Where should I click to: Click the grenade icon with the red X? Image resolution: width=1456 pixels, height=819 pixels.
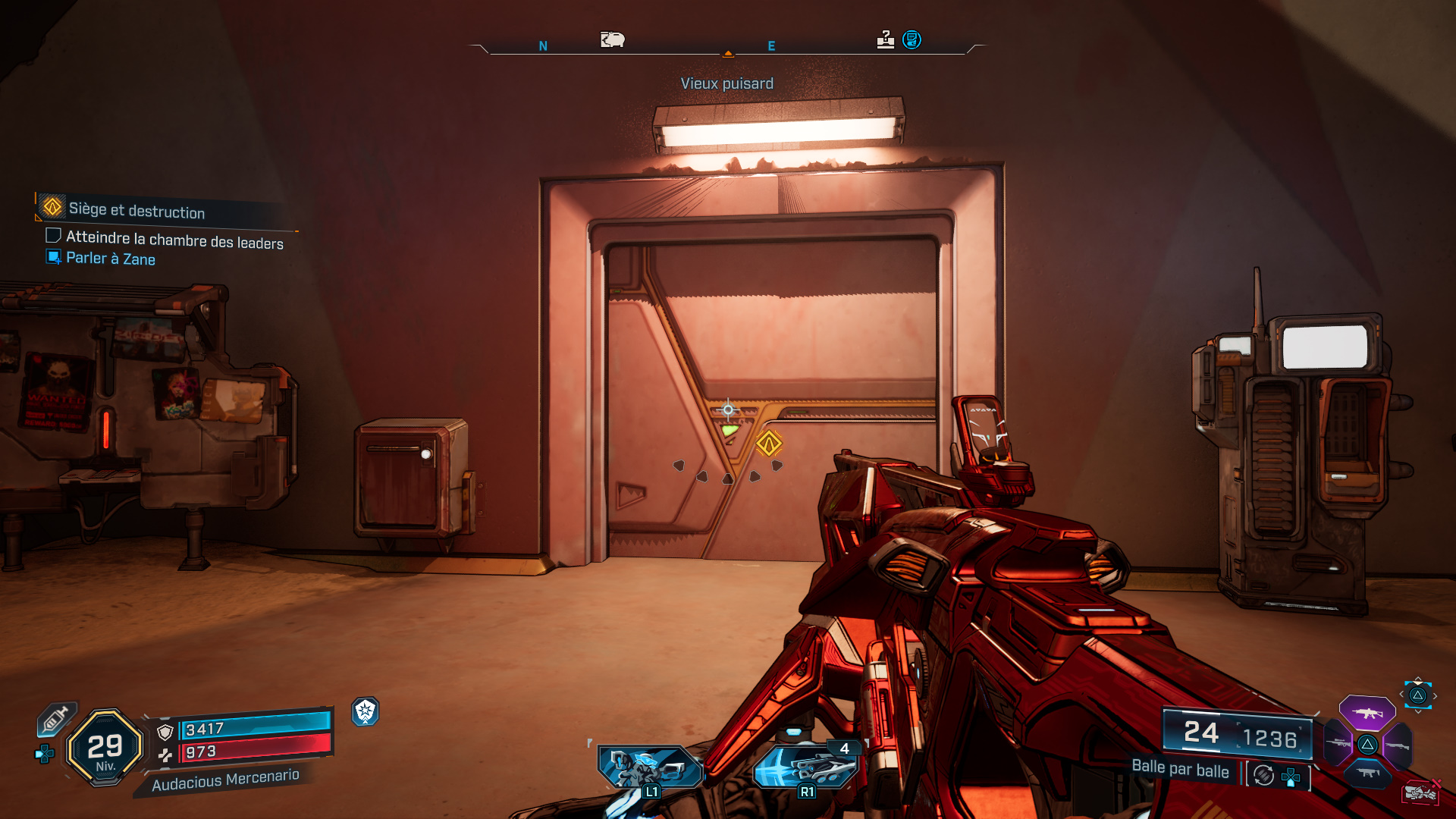pyautogui.click(x=1420, y=792)
